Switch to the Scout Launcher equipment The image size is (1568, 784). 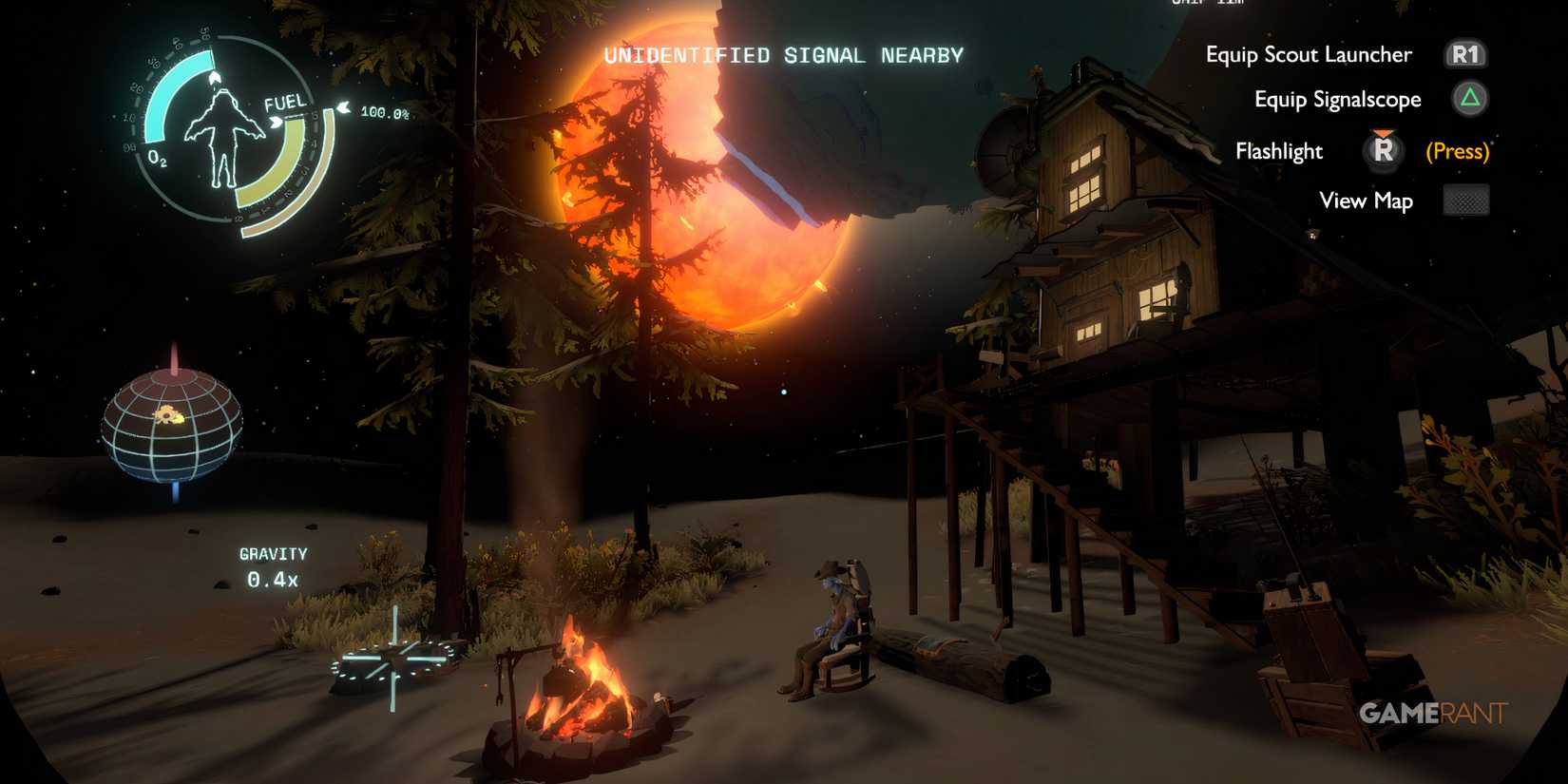(x=1467, y=54)
